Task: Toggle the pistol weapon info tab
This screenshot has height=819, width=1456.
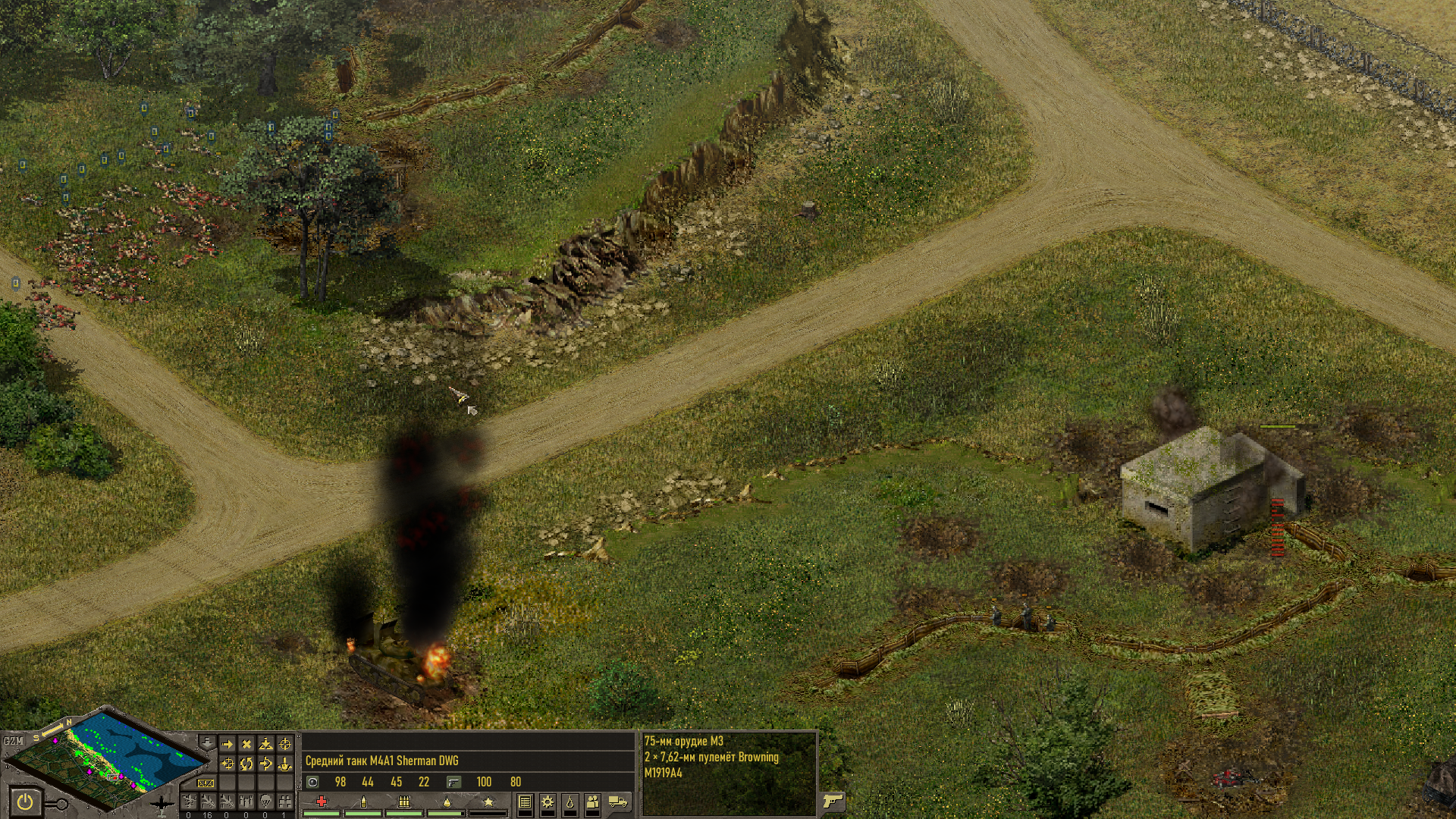Action: pyautogui.click(x=833, y=801)
